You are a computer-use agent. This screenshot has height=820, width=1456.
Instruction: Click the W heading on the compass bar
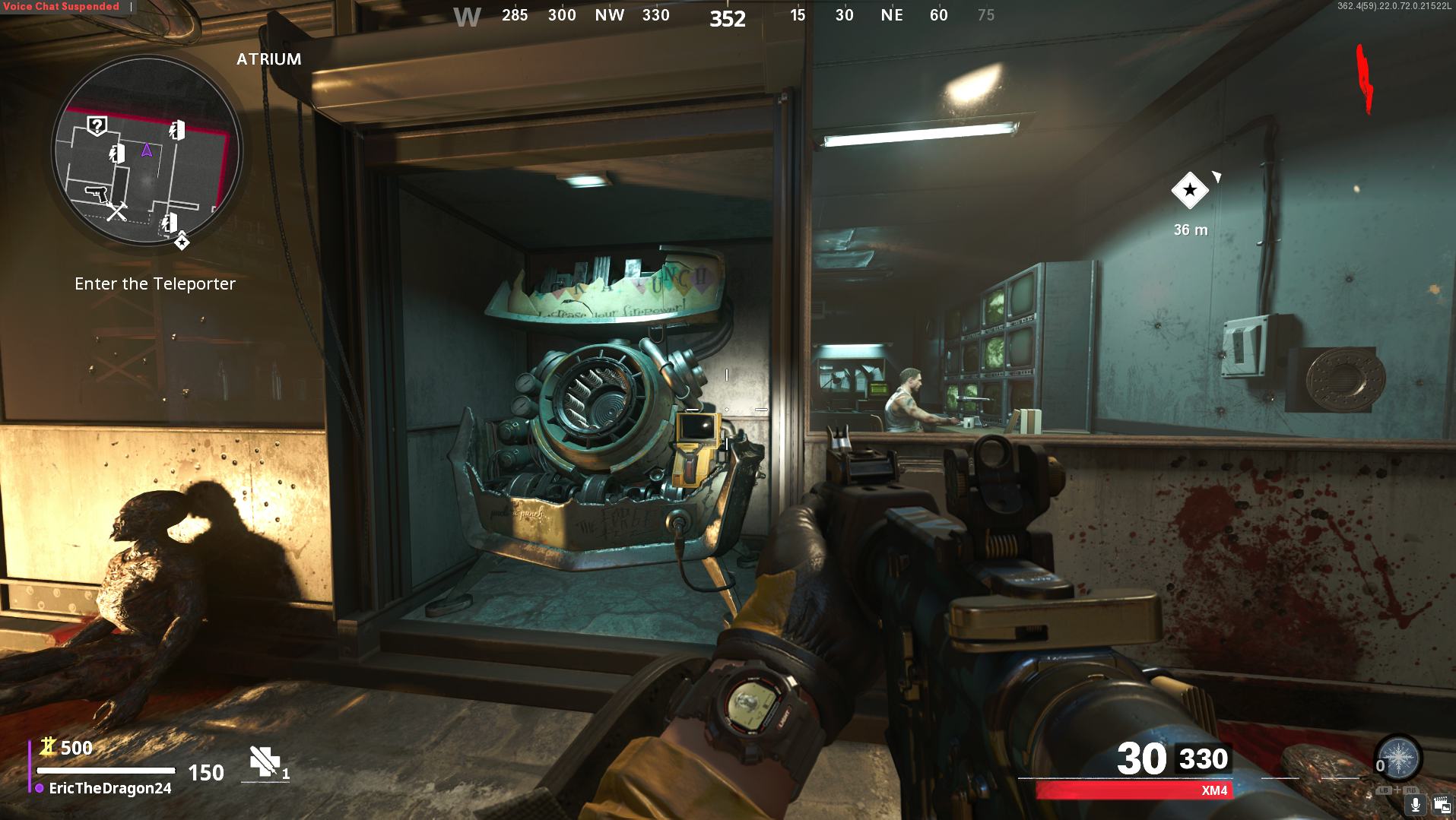point(466,15)
